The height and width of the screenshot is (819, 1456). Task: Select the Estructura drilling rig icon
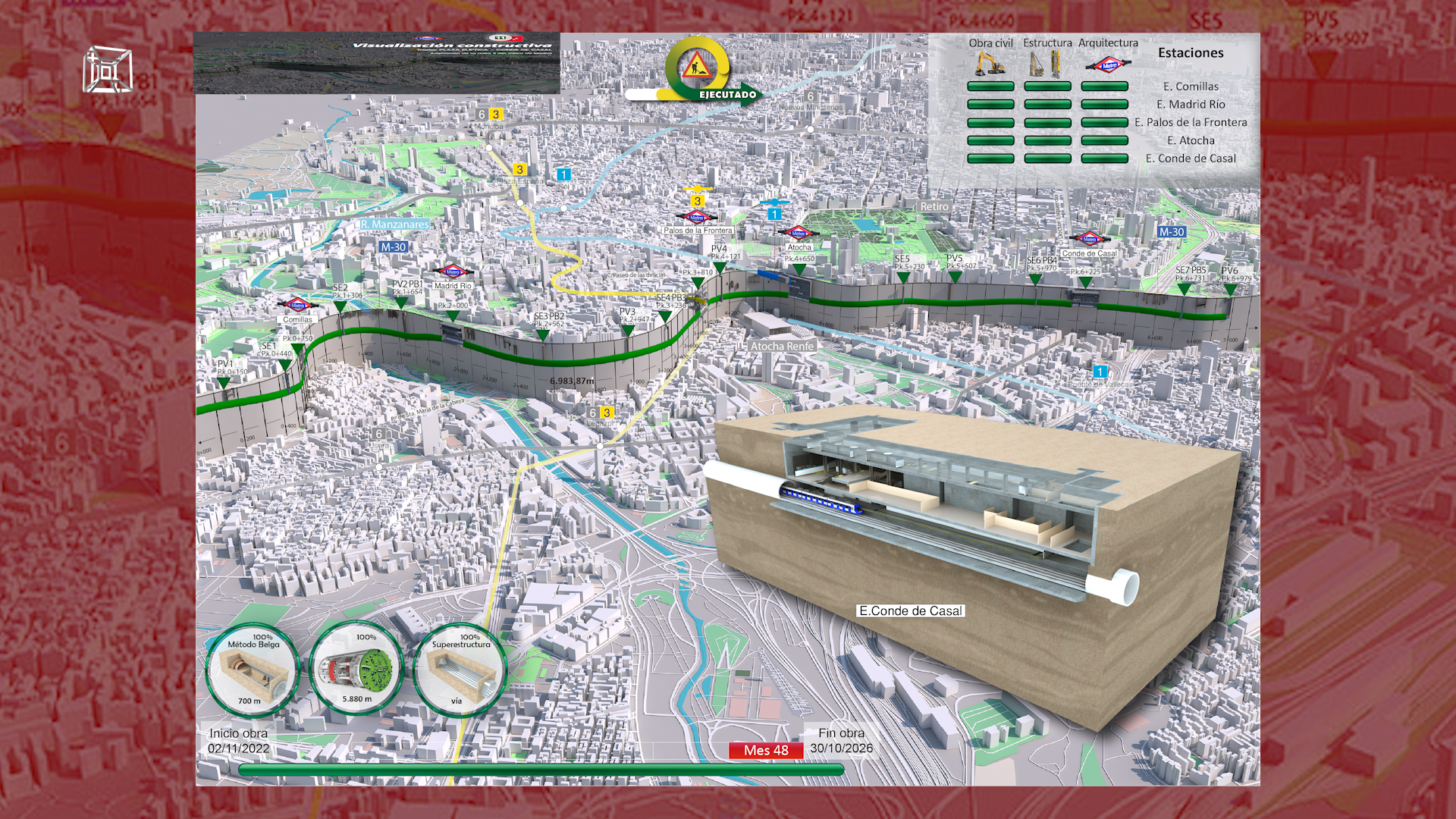(1046, 64)
